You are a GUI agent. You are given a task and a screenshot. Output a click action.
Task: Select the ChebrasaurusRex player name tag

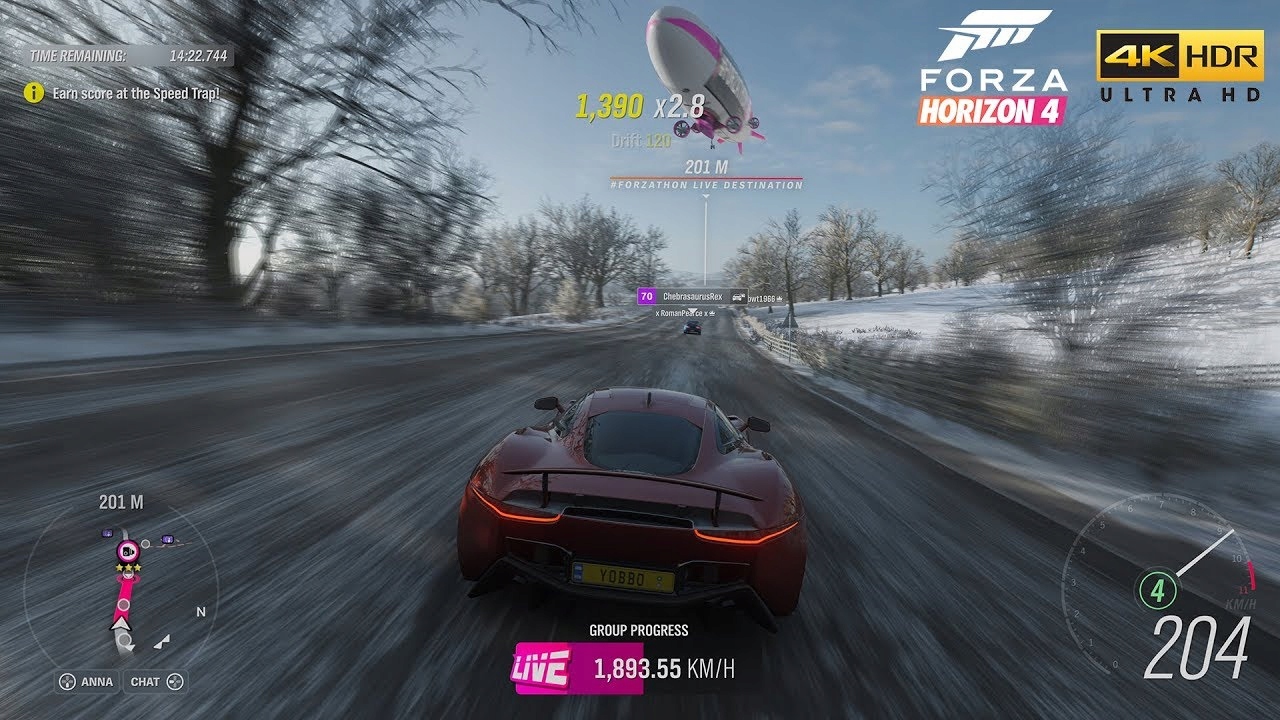point(691,297)
